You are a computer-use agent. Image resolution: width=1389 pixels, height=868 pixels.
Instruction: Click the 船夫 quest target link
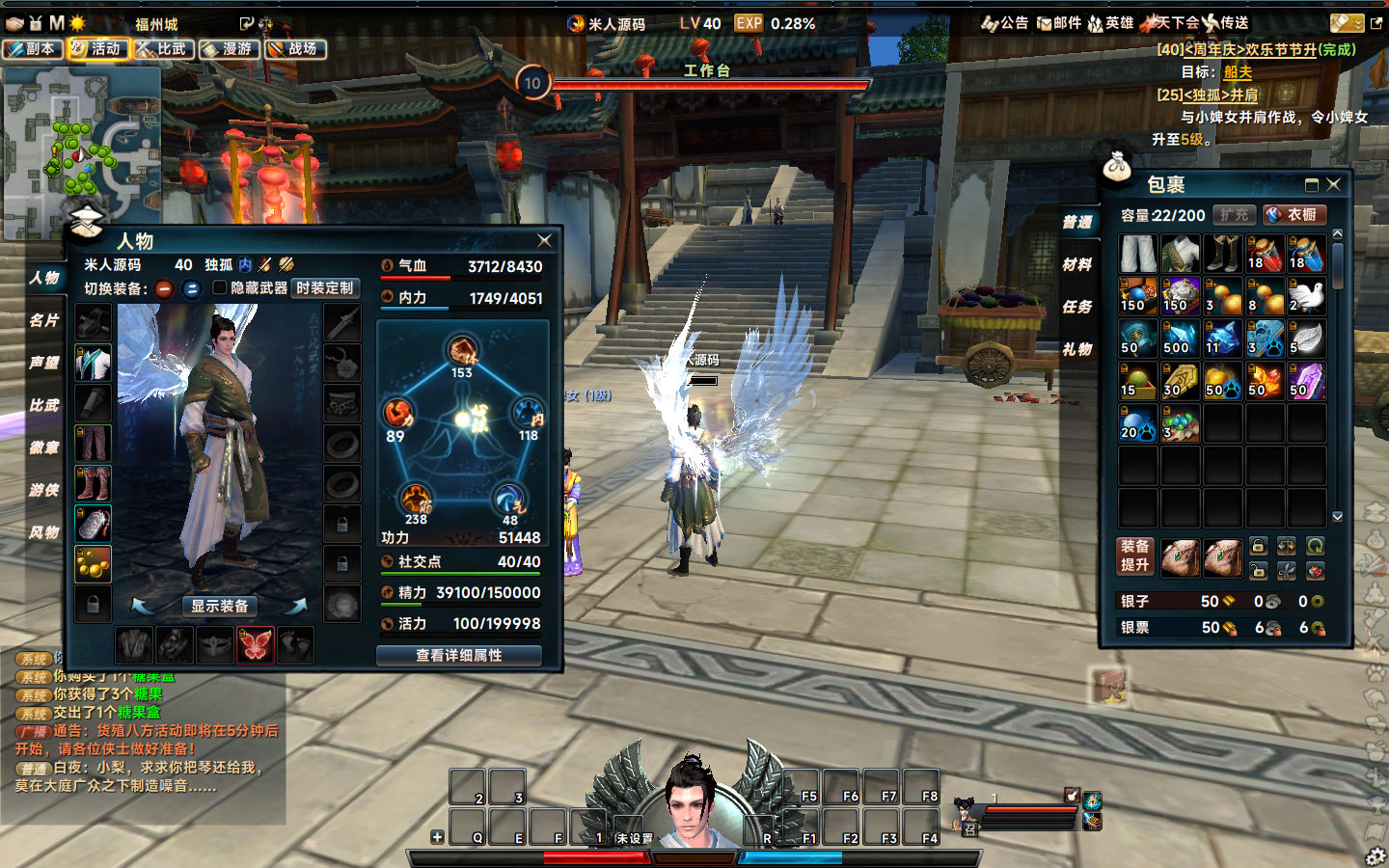click(1238, 72)
